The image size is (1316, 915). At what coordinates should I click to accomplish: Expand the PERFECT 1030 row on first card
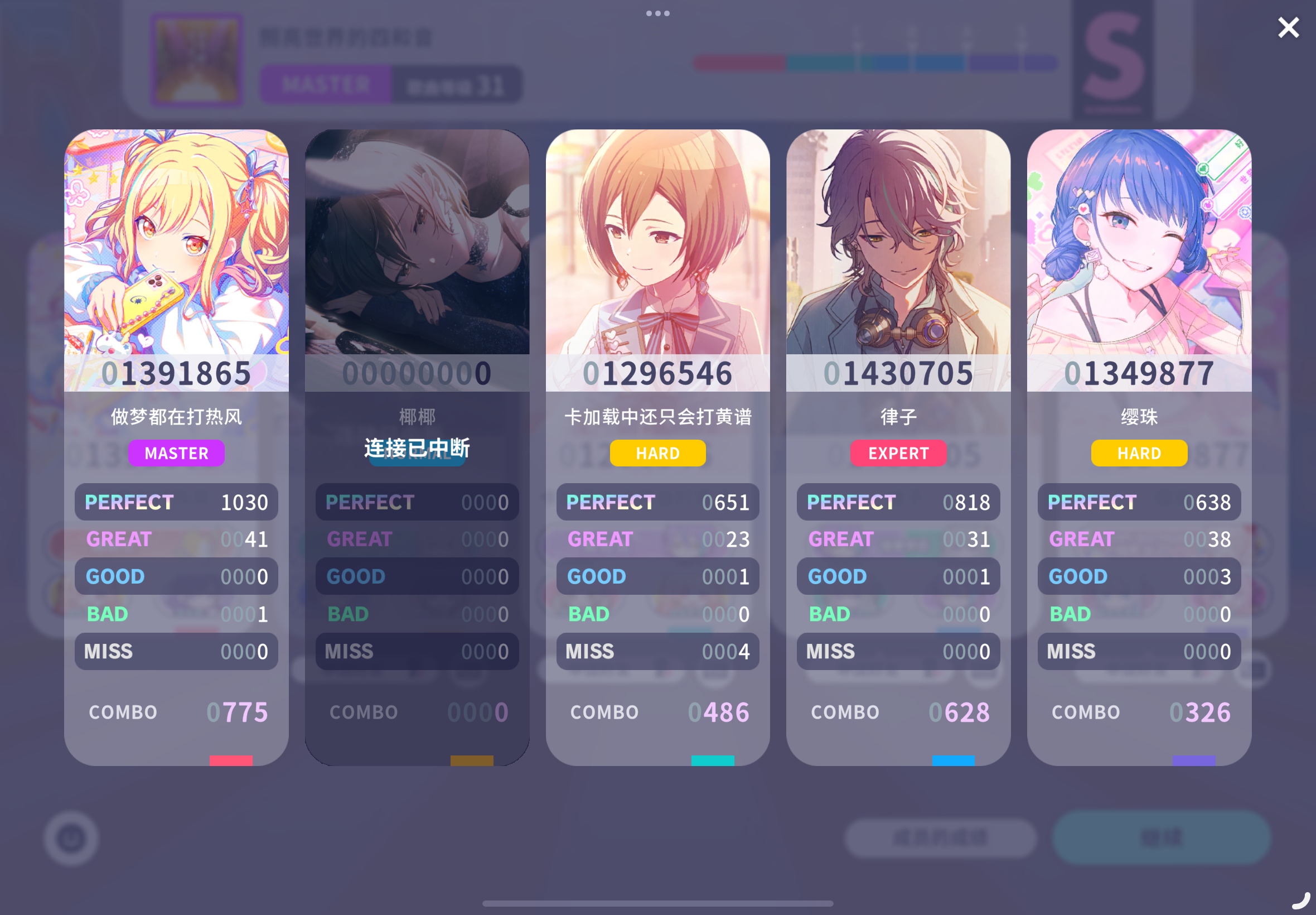[176, 502]
